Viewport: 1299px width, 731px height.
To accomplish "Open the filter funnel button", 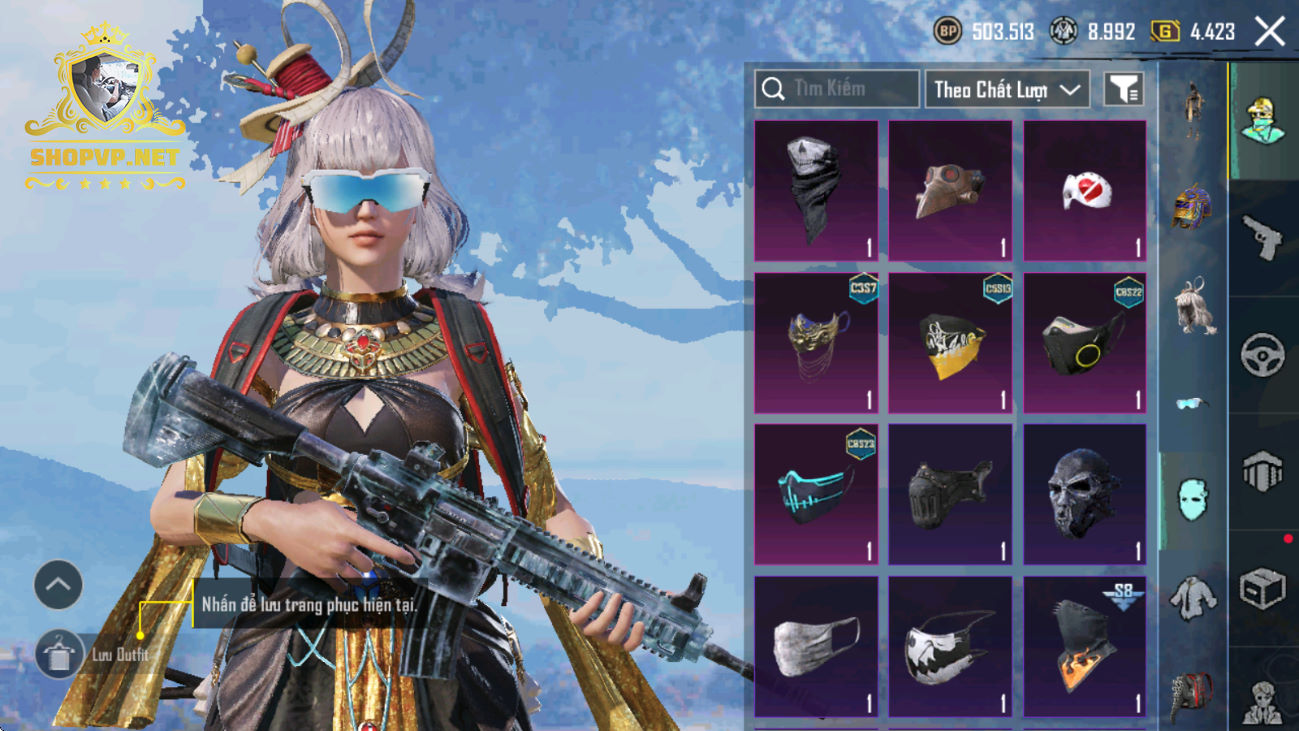I will [1124, 89].
